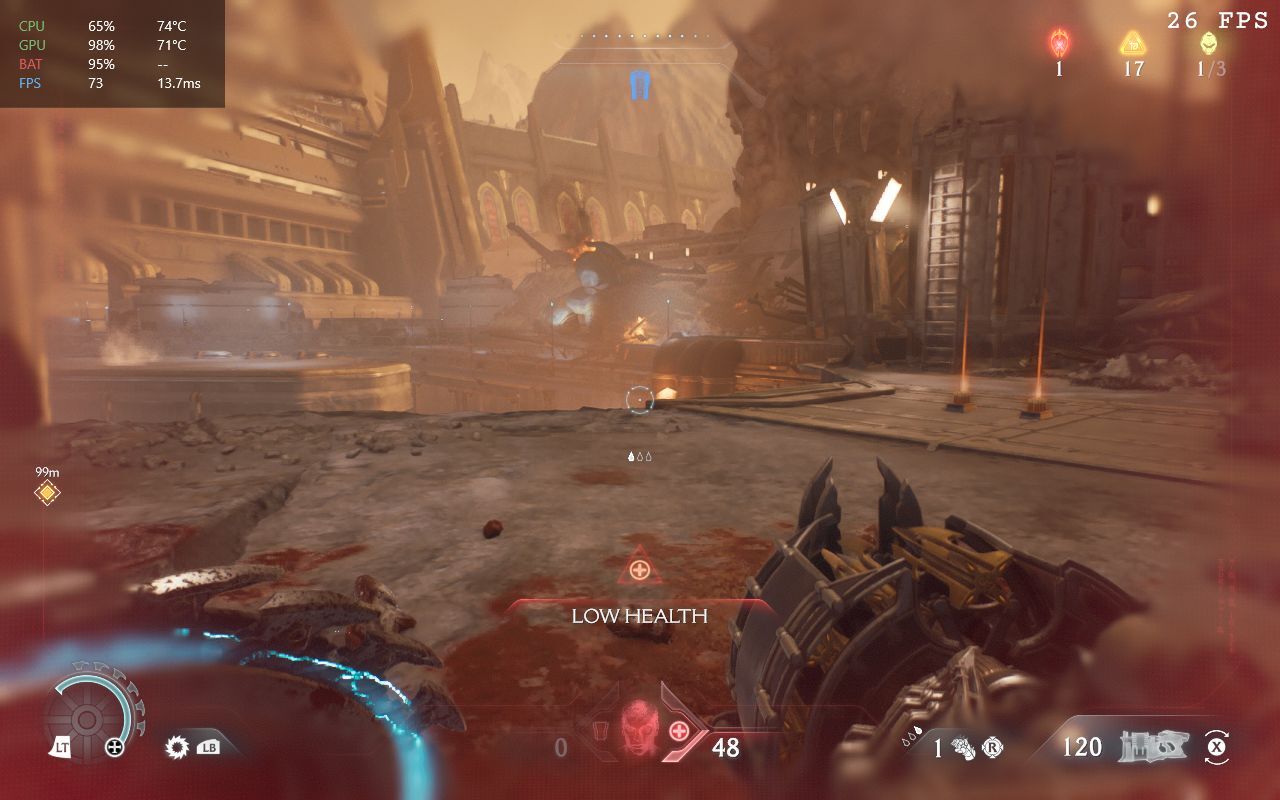The height and width of the screenshot is (800, 1280).
Task: Select the blue gate marker on the compass
Action: tap(640, 84)
